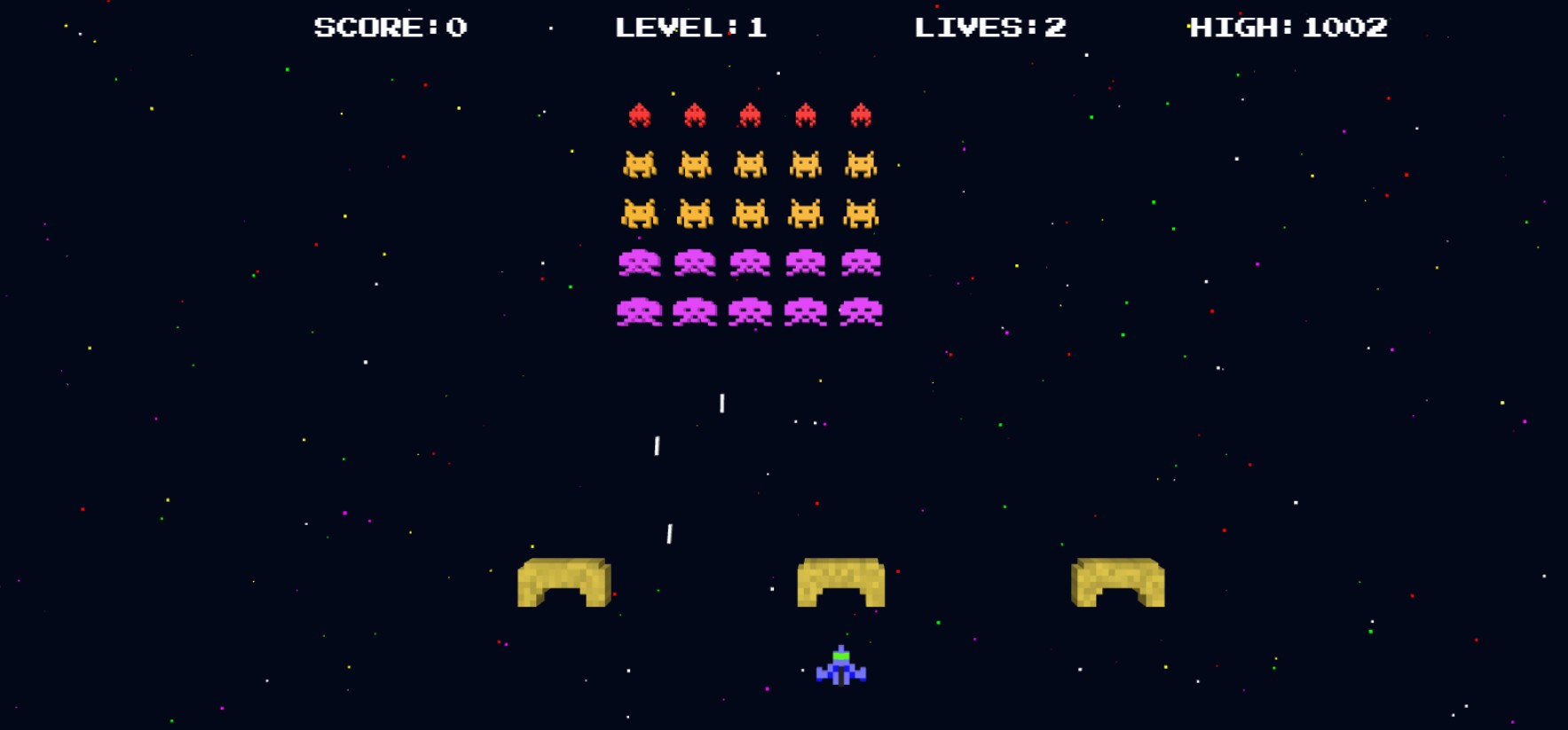1568x730 pixels.
Task: Click the leftmost orange invader in second row
Action: point(641,163)
